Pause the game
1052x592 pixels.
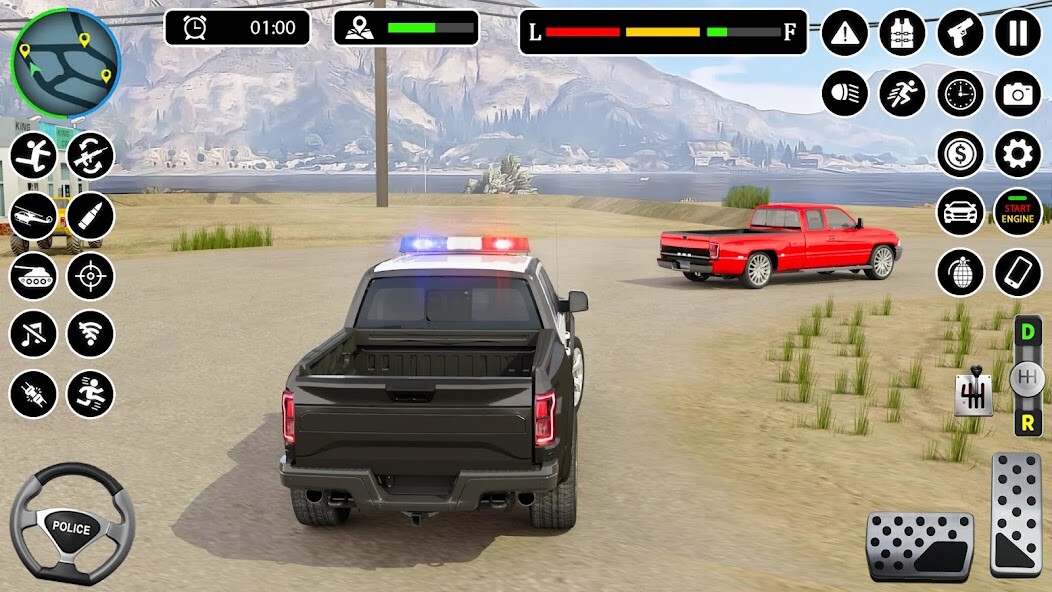click(x=1017, y=33)
